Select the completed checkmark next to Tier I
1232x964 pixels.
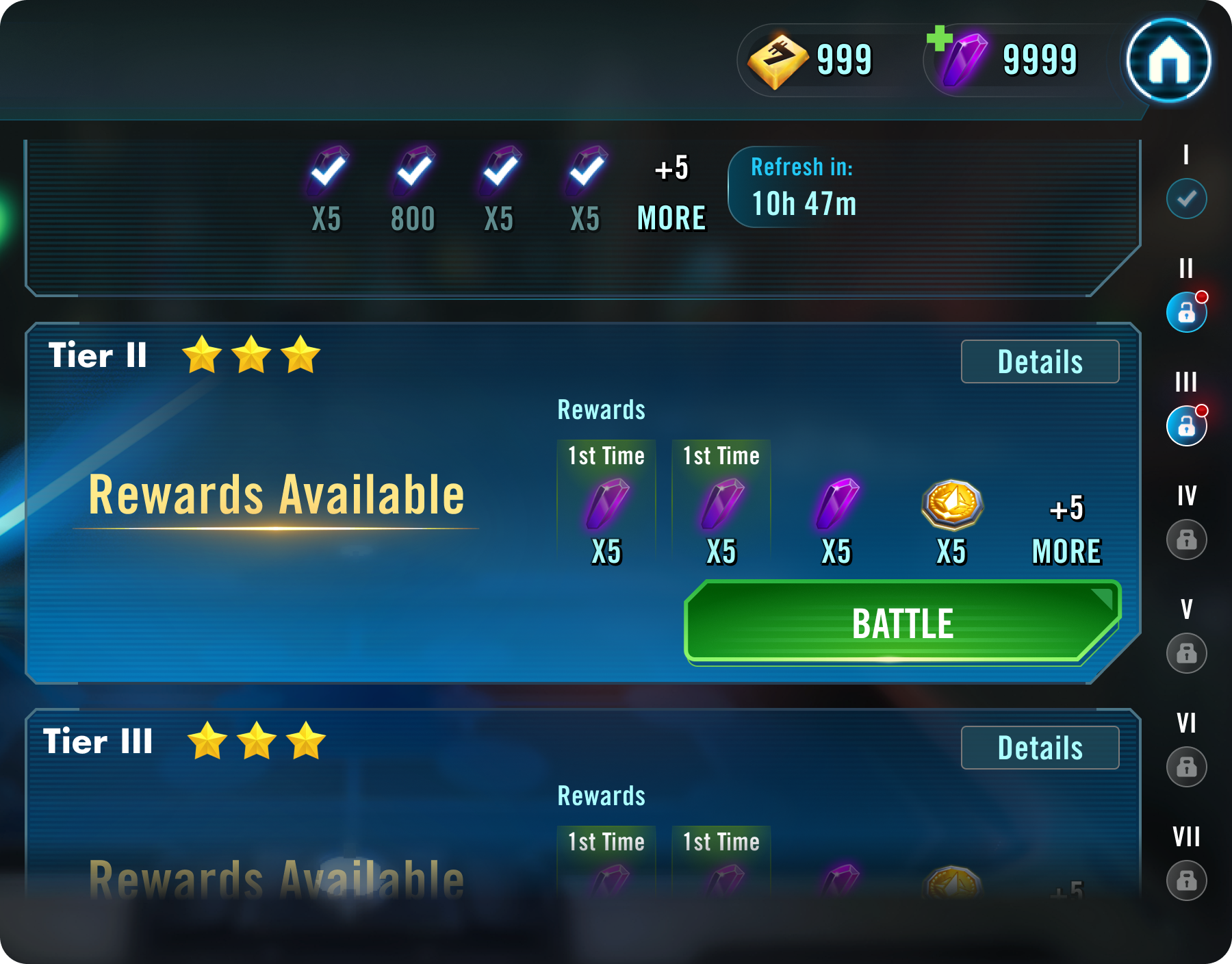point(1186,199)
